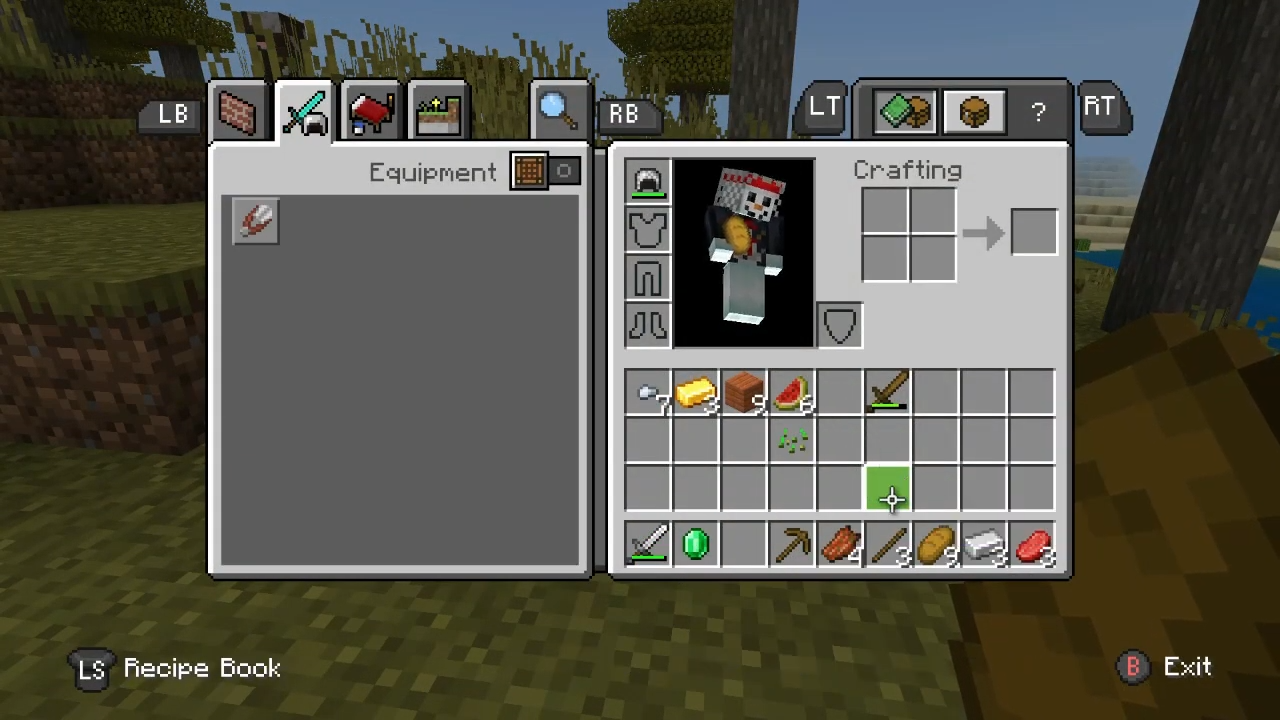Image resolution: width=1280 pixels, height=720 pixels.
Task: Pick up the gold ingot stack
Action: pyautogui.click(x=696, y=394)
